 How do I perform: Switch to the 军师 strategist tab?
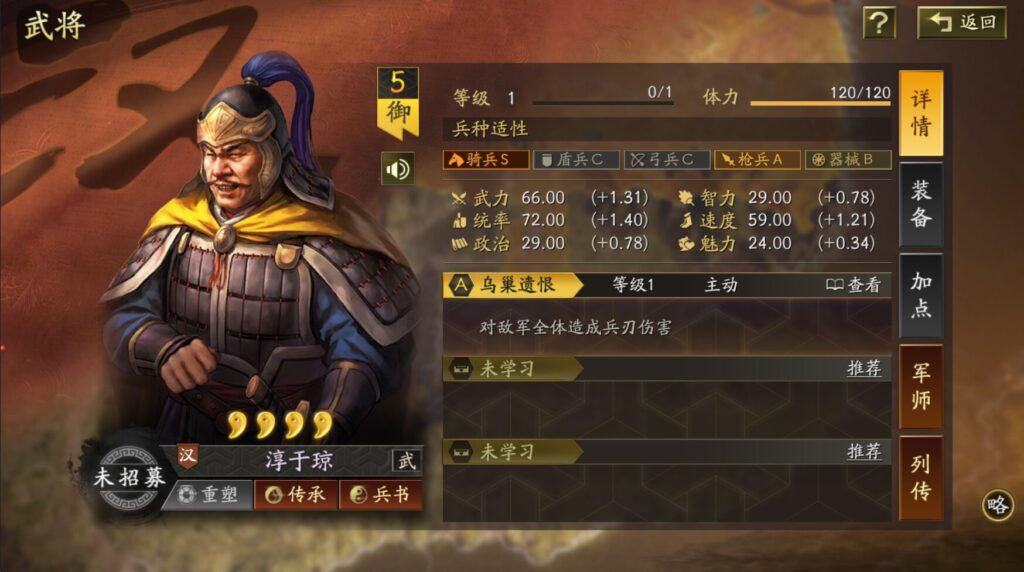(x=920, y=386)
